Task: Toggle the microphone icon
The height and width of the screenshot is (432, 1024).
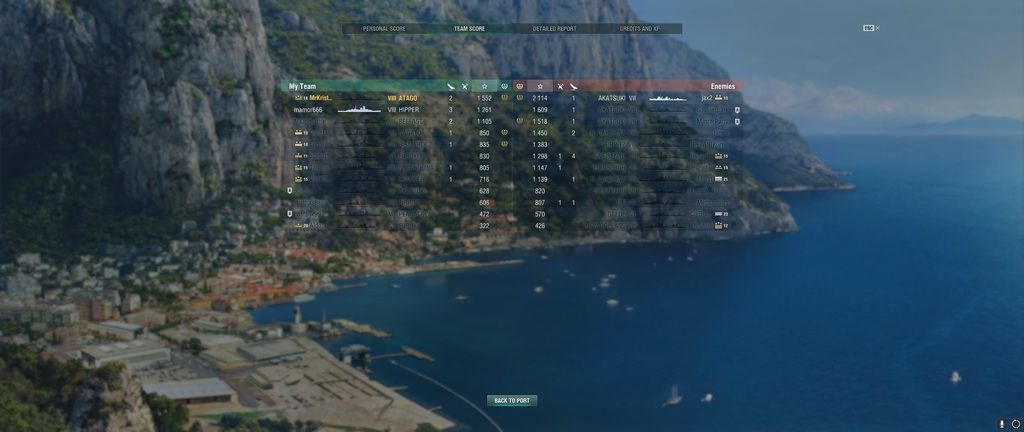Action: pos(1002,424)
